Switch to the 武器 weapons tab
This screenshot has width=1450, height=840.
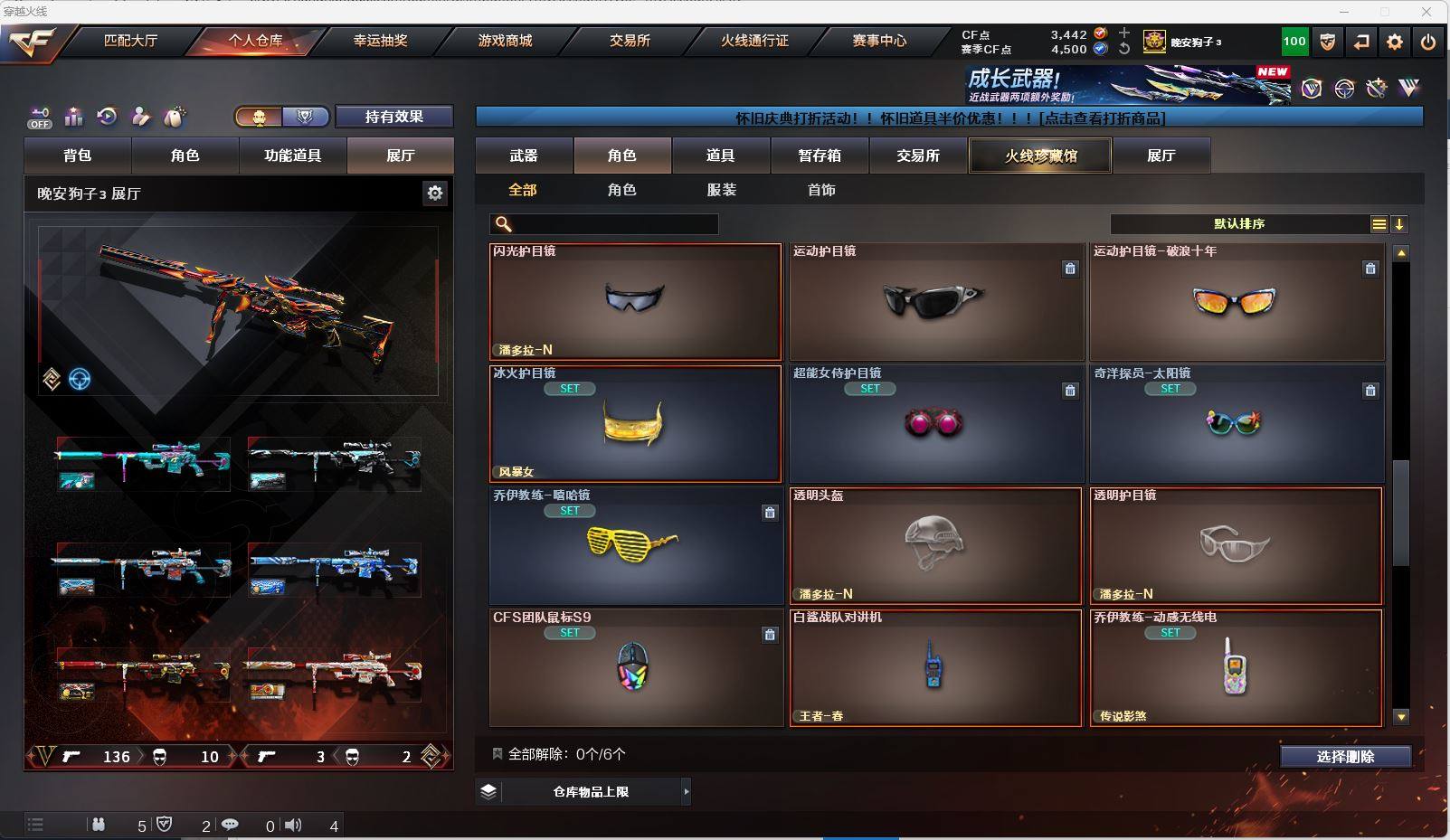tap(524, 156)
